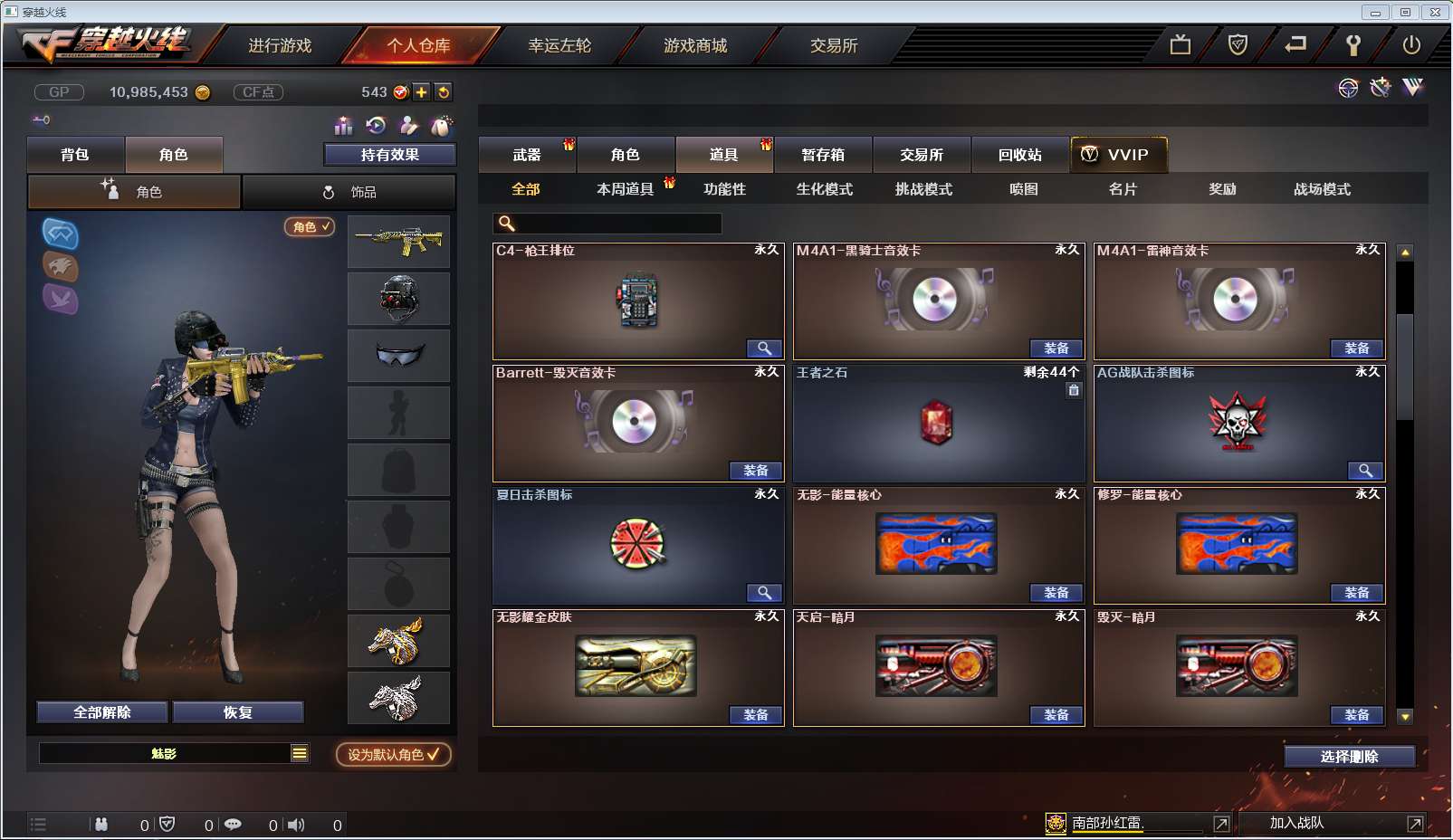Click the speaker icon in the bottom bar

click(x=295, y=825)
